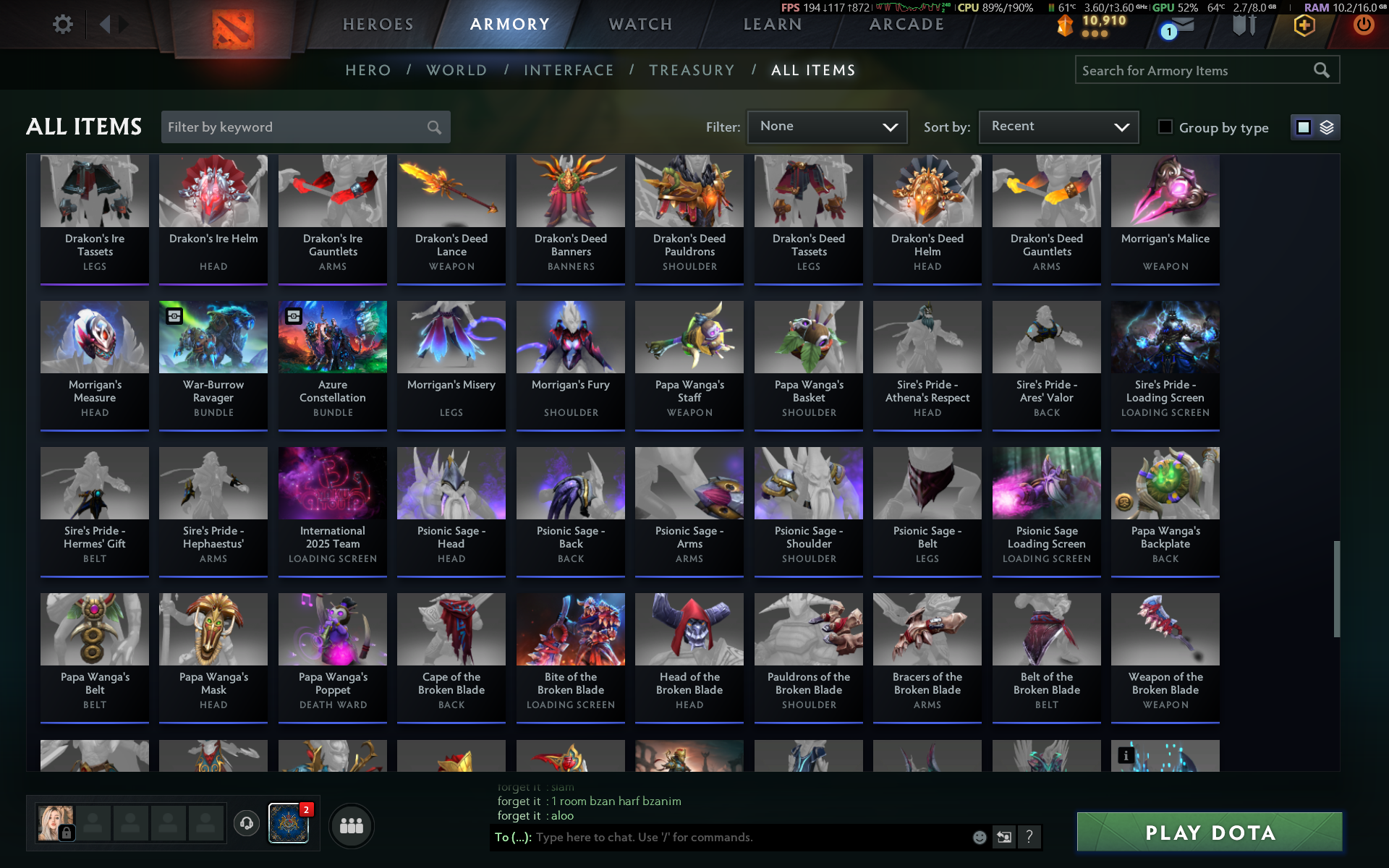This screenshot has height=868, width=1389.
Task: Select Papa Wanga's Mask item
Action: (x=213, y=657)
